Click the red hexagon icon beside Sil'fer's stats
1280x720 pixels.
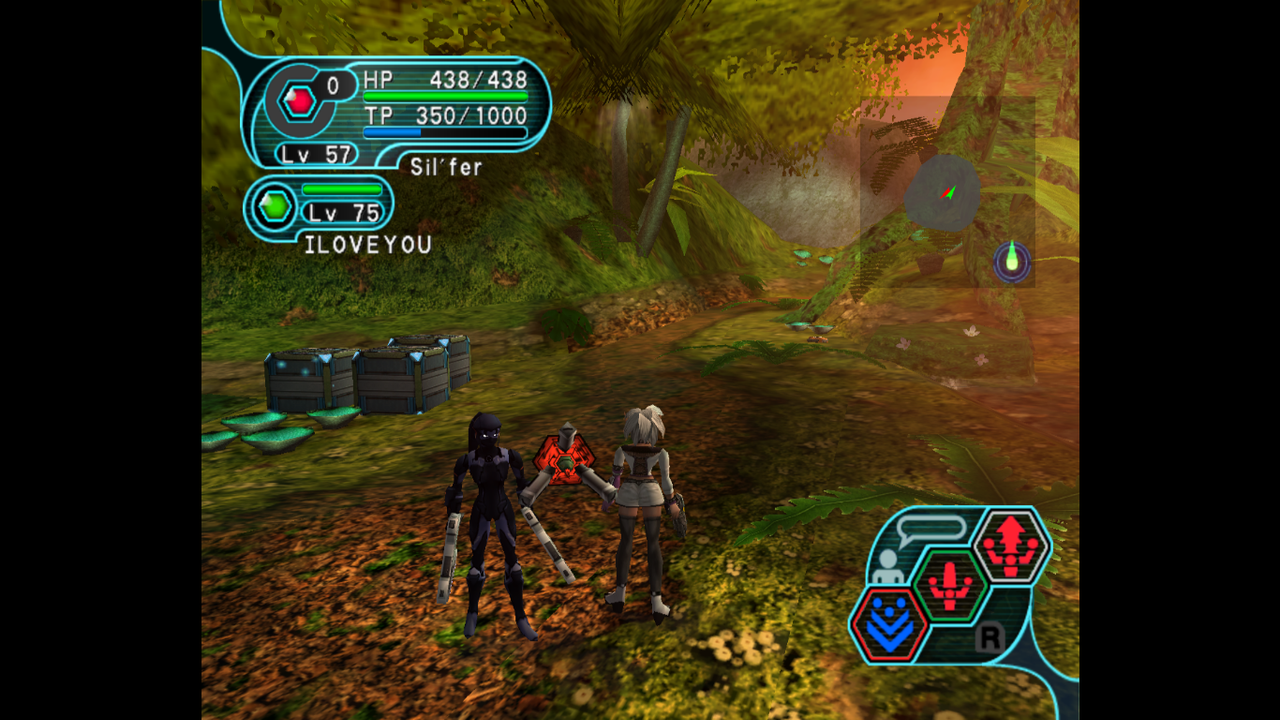299,100
